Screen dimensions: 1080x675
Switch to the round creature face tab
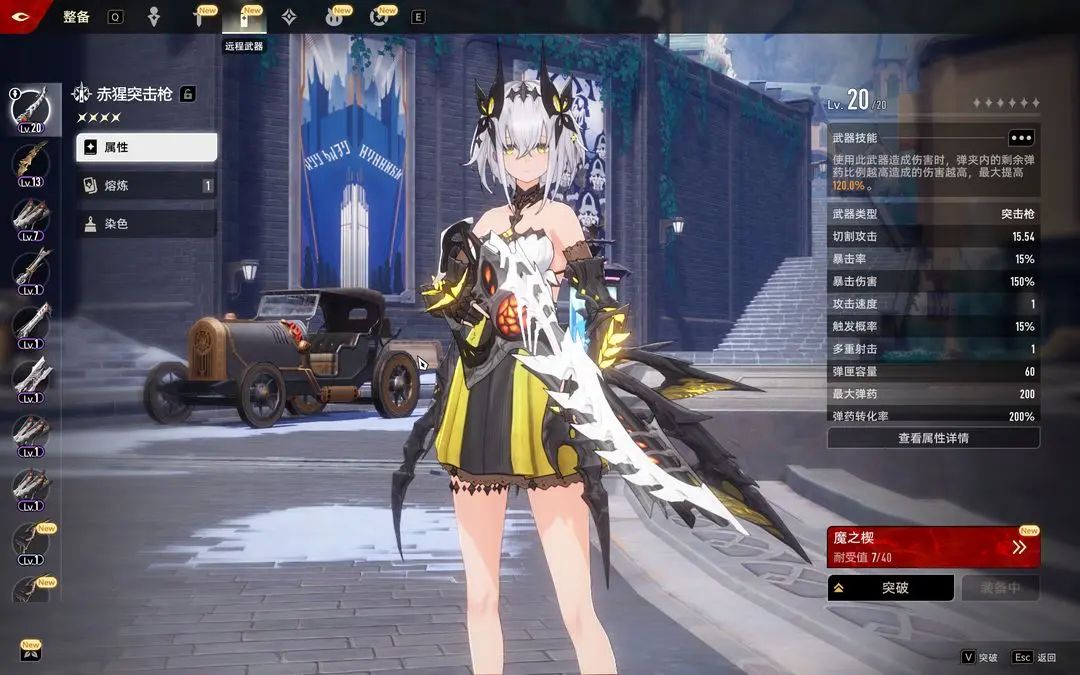pos(334,17)
